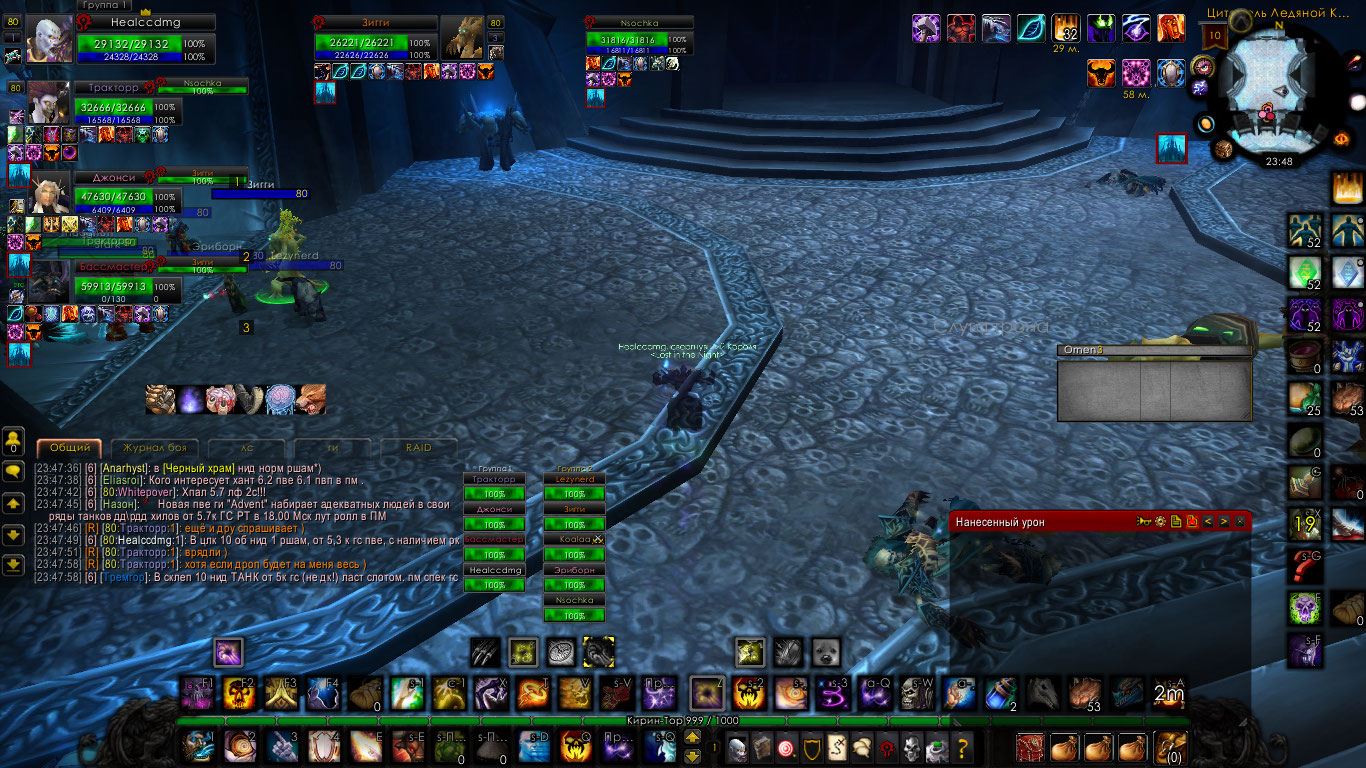Open the PvP Horde emblem micro button
Image resolution: width=1366 pixels, height=768 pixels.
884,748
